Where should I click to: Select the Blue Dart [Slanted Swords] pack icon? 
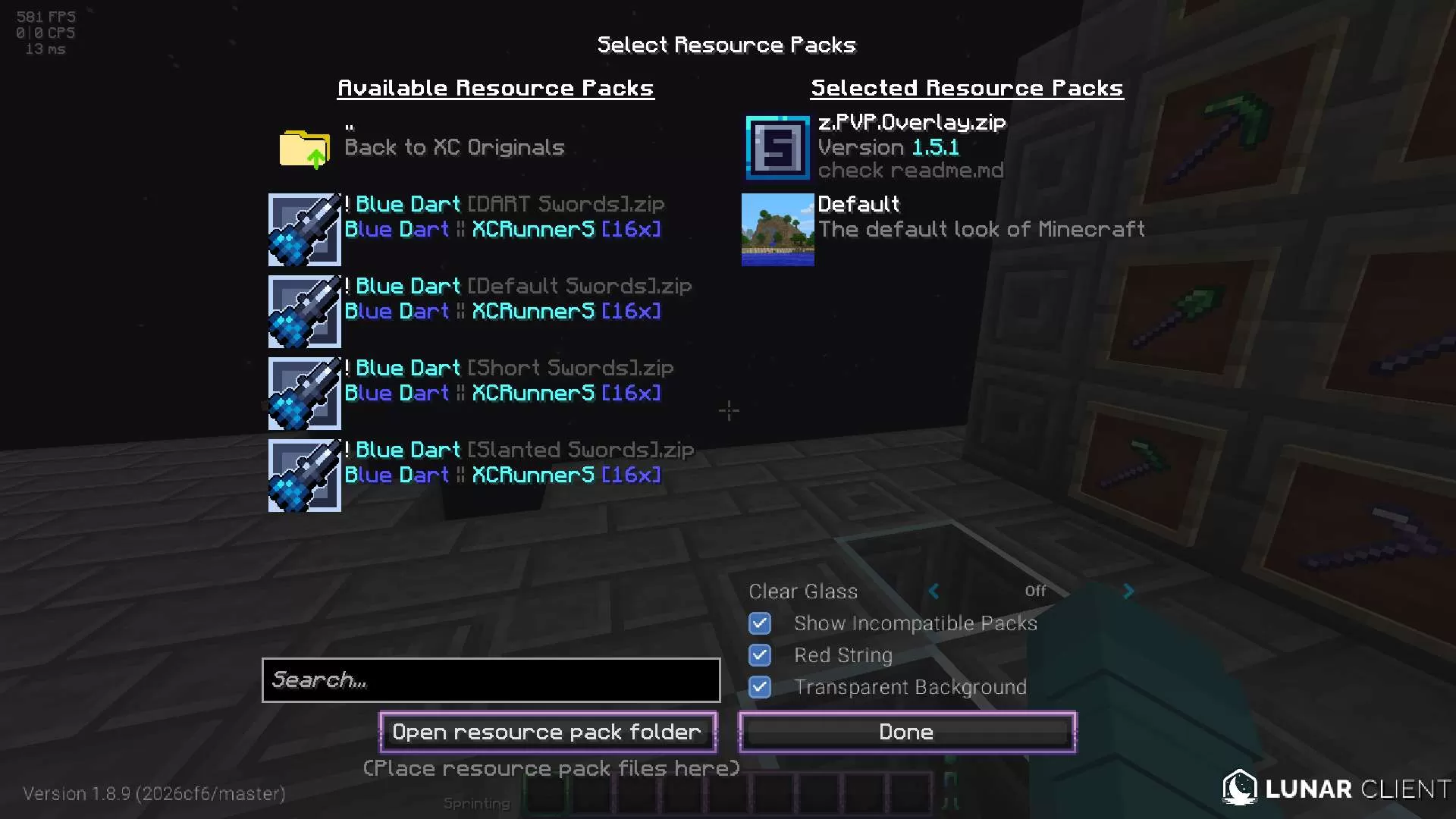(x=304, y=475)
